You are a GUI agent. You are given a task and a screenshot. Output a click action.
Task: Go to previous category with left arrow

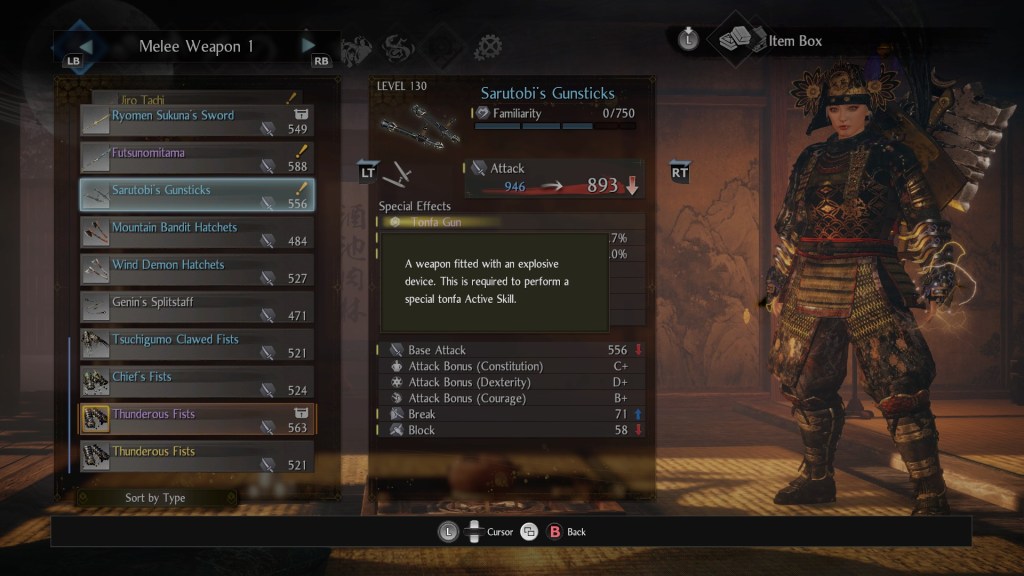(x=86, y=45)
